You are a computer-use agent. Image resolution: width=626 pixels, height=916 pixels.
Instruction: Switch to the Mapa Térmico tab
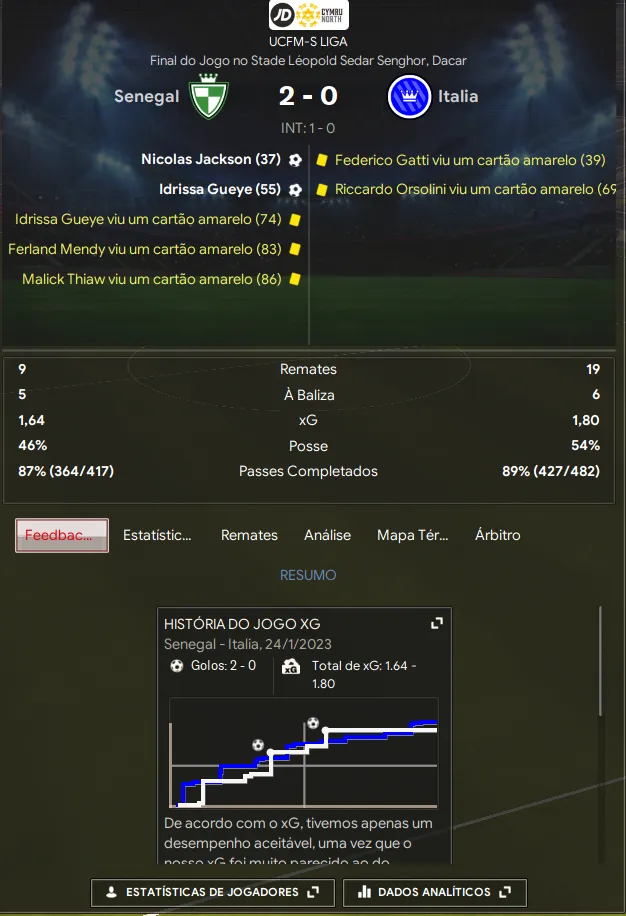click(x=413, y=535)
